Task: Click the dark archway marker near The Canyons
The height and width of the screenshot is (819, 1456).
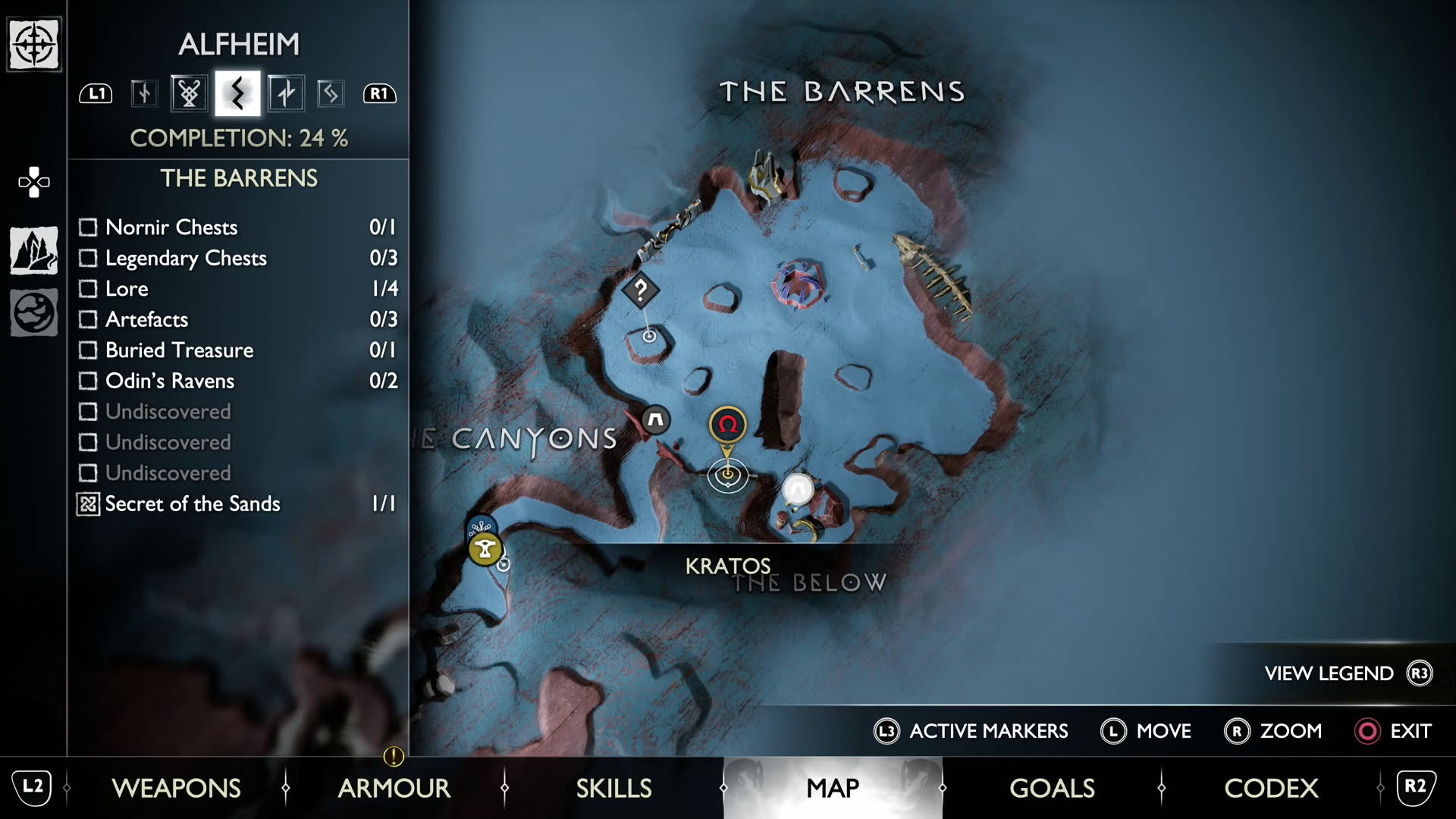Action: [654, 419]
